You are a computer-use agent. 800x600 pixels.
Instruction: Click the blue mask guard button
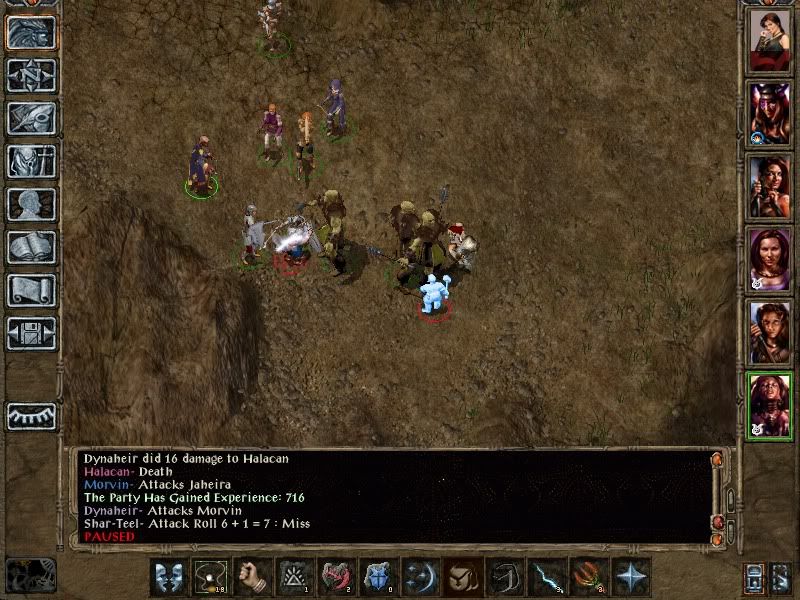pos(168,577)
